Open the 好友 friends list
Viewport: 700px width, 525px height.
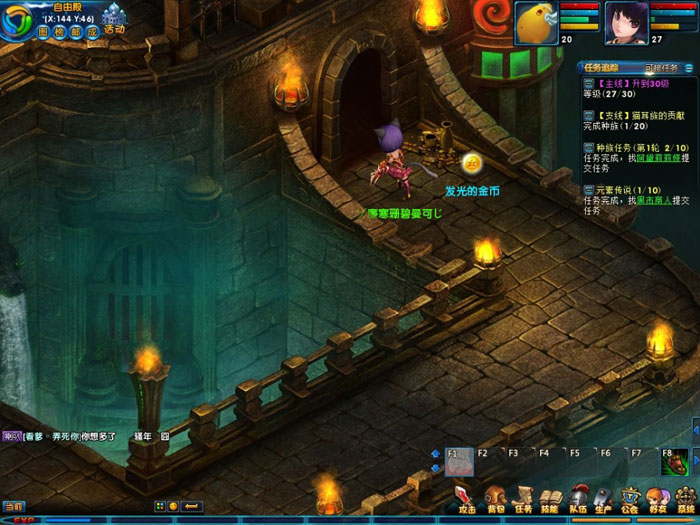(657, 497)
